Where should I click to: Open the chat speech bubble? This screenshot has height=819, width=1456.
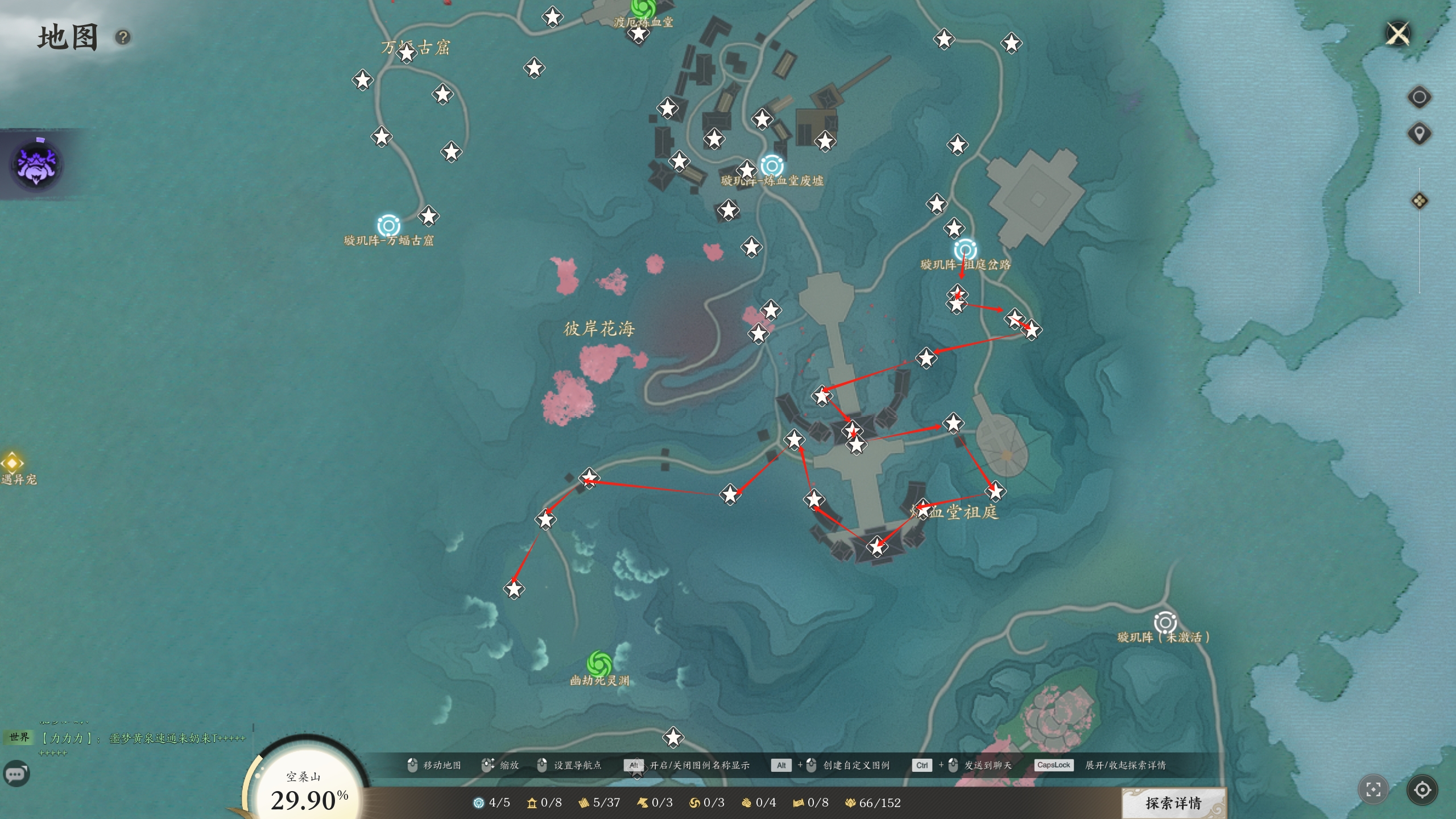click(16, 774)
